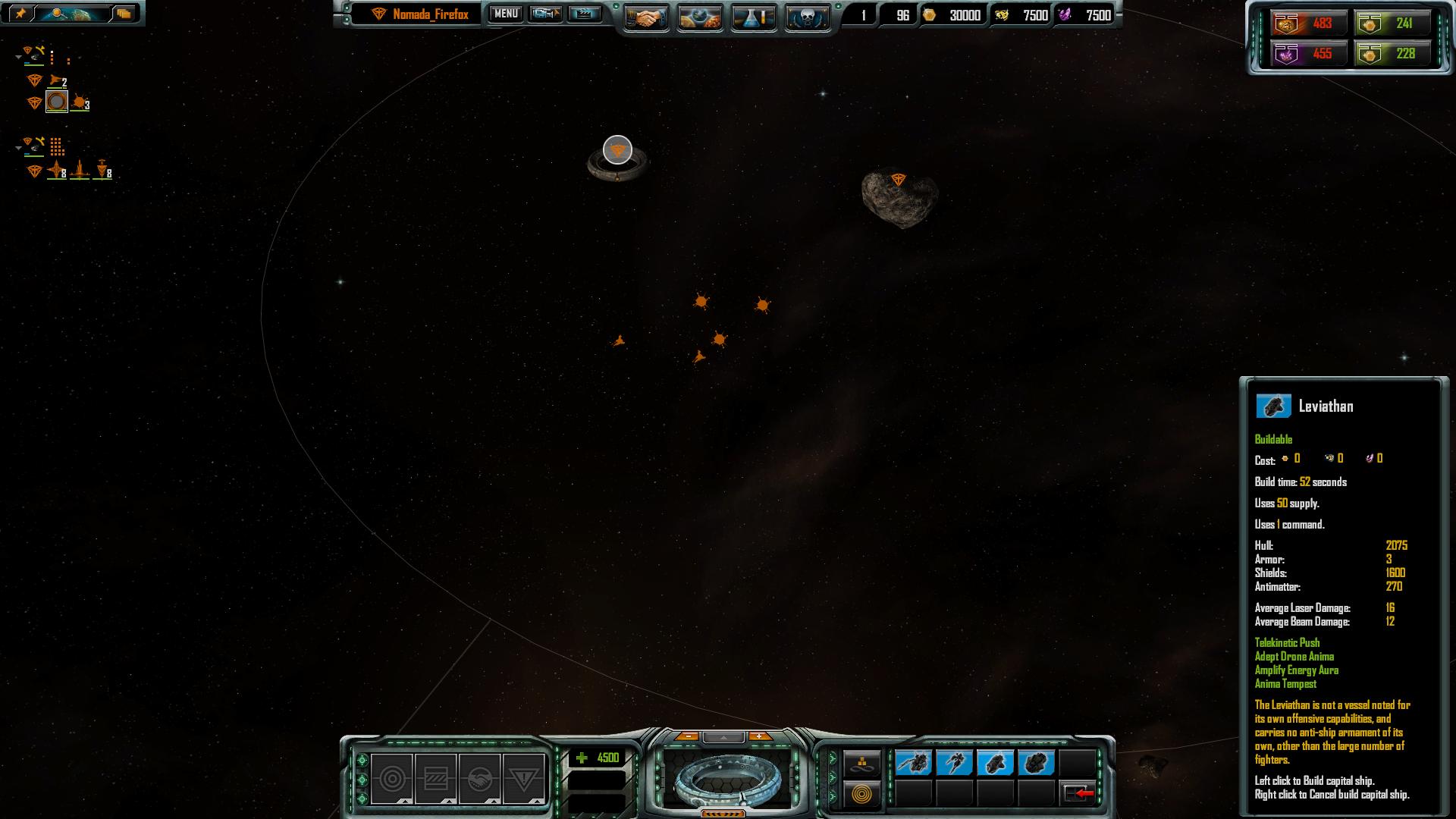Open the game MENU
Screen dimensions: 1456x819
click(x=506, y=14)
